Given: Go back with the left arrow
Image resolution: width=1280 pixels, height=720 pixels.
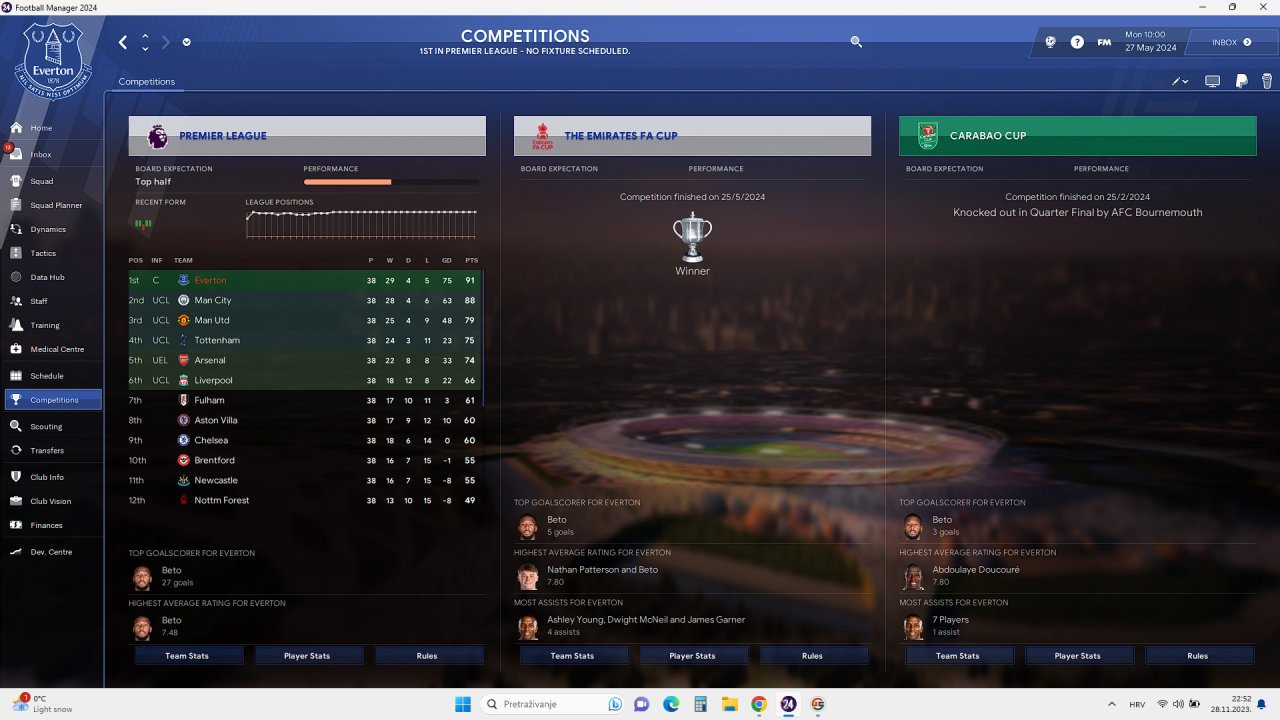Looking at the screenshot, I should click(x=123, y=42).
